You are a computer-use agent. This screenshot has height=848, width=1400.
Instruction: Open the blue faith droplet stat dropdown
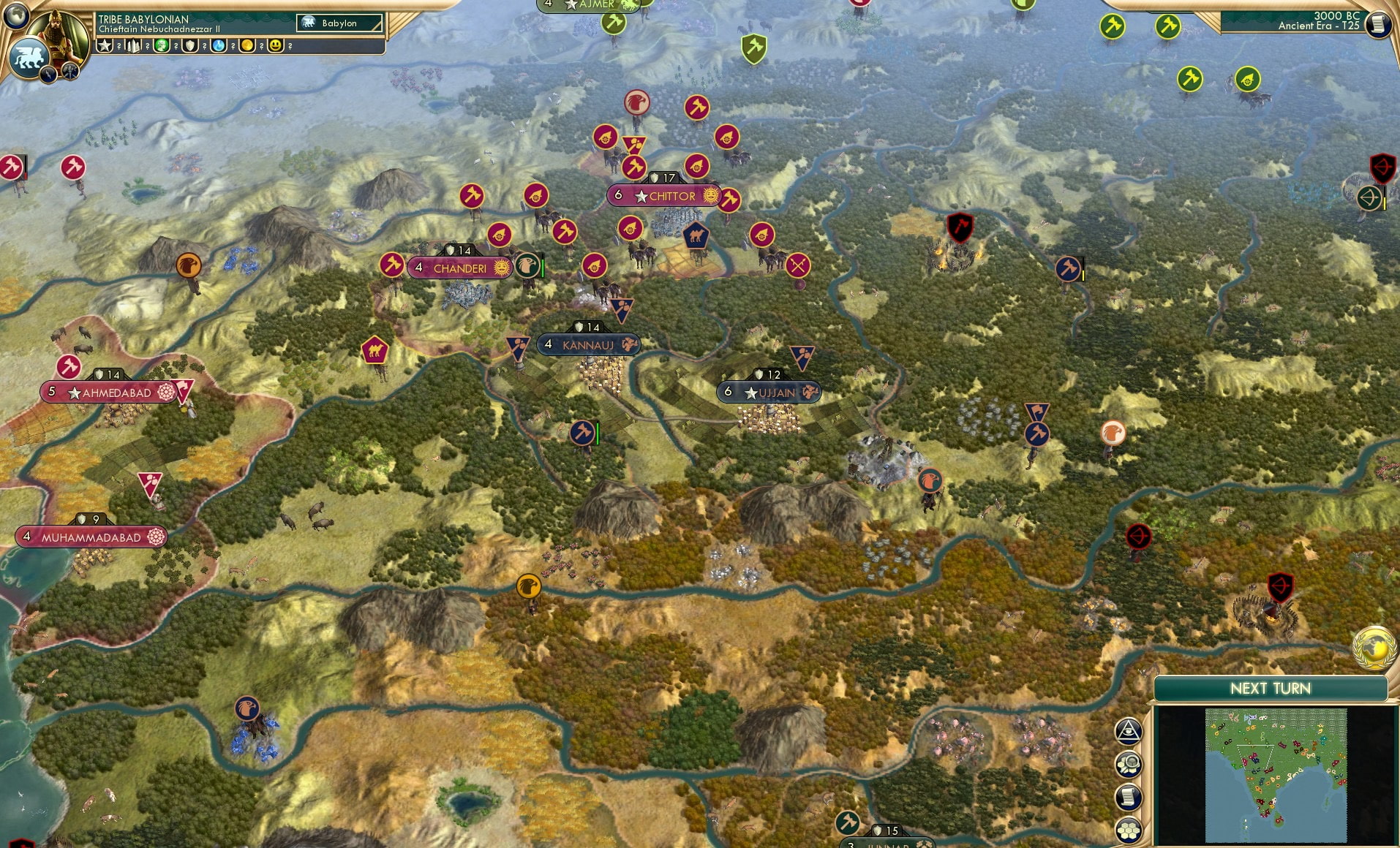point(219,47)
